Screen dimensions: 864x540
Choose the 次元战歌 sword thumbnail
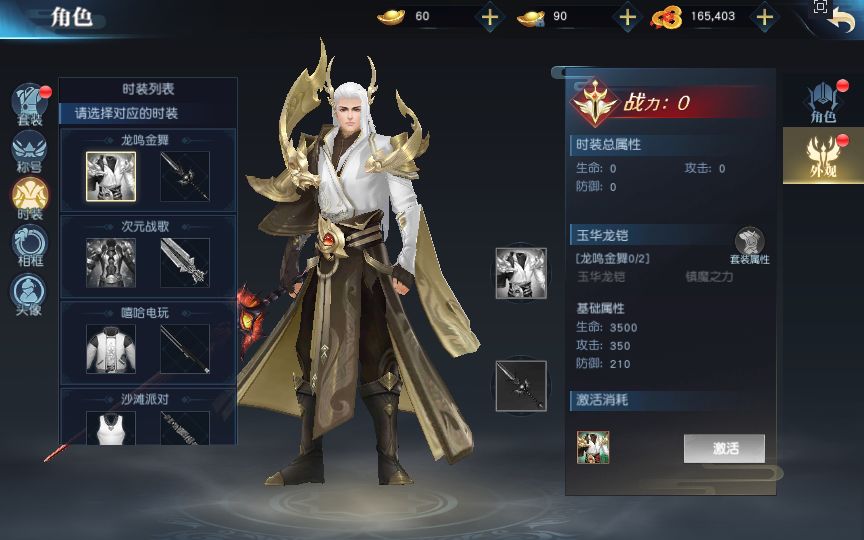(185, 263)
